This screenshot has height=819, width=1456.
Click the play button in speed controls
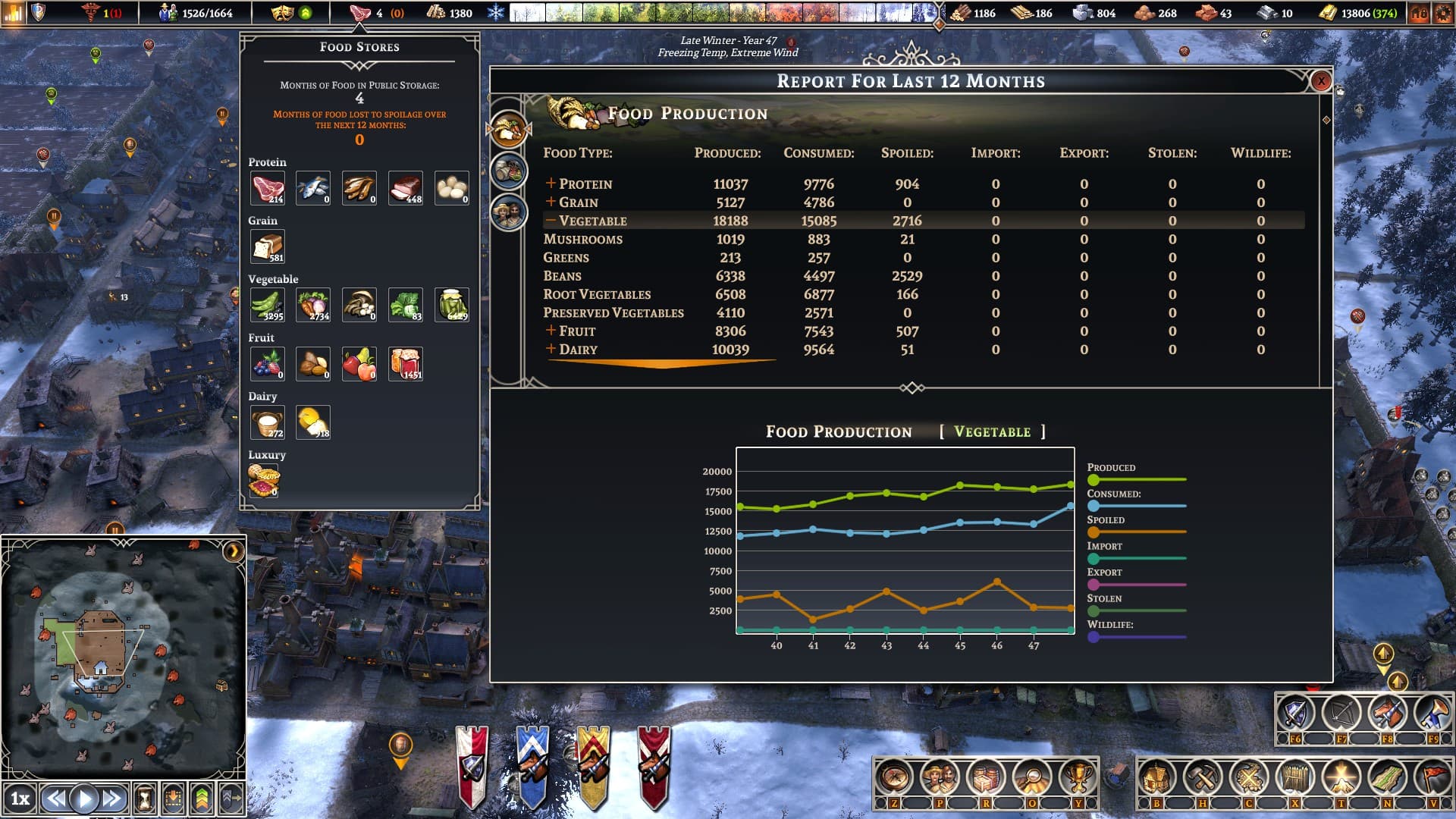[x=84, y=798]
